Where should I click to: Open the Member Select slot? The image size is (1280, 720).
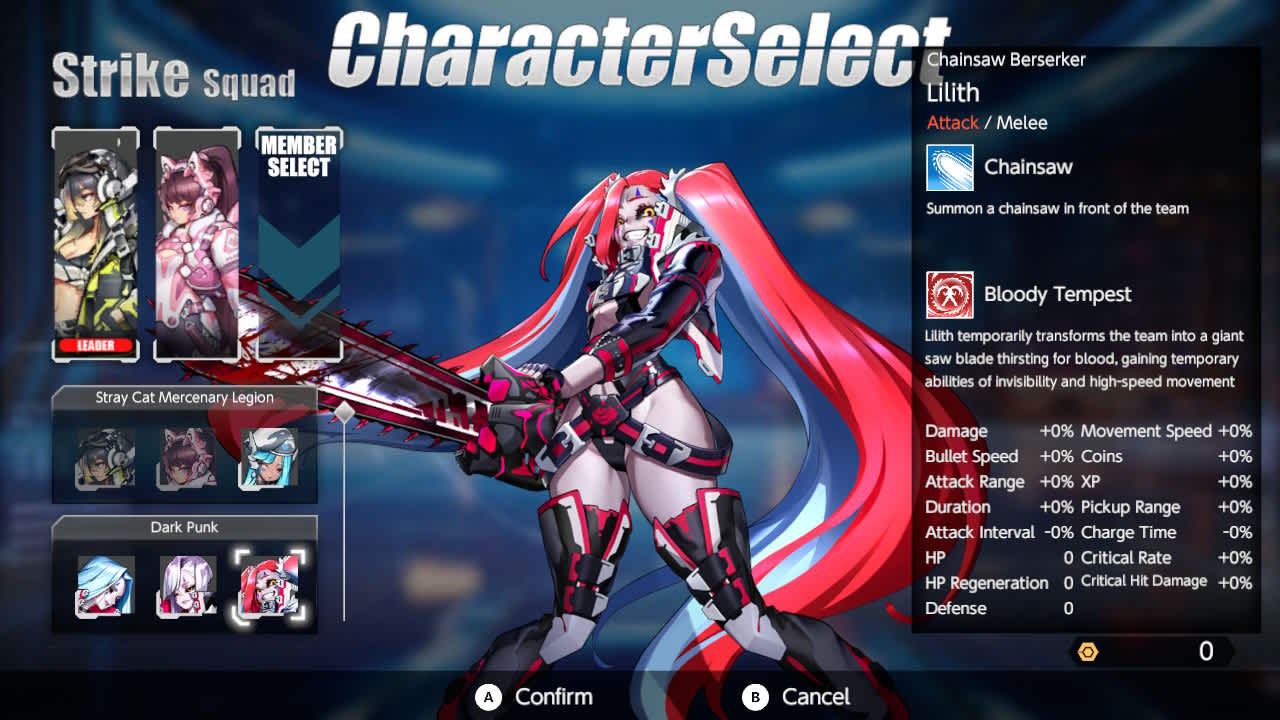coord(298,240)
